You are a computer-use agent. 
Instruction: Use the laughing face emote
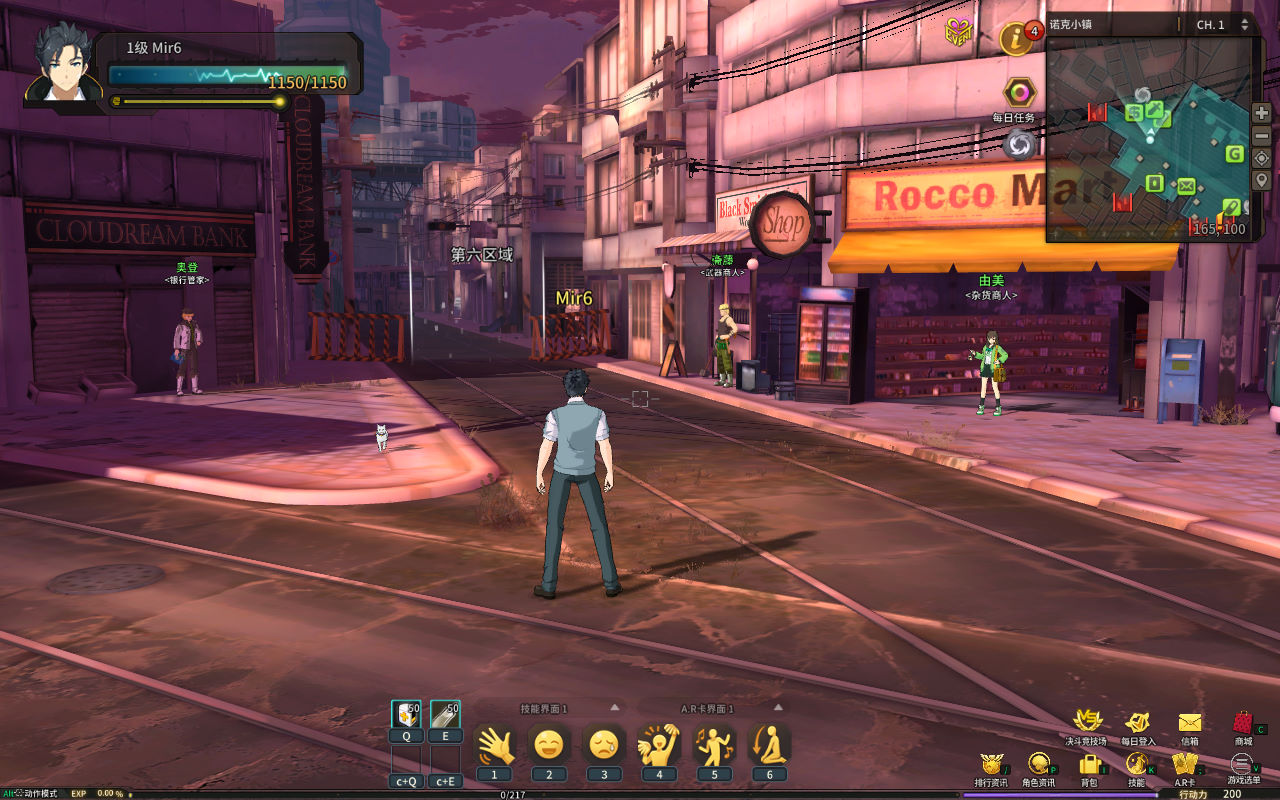[548, 745]
